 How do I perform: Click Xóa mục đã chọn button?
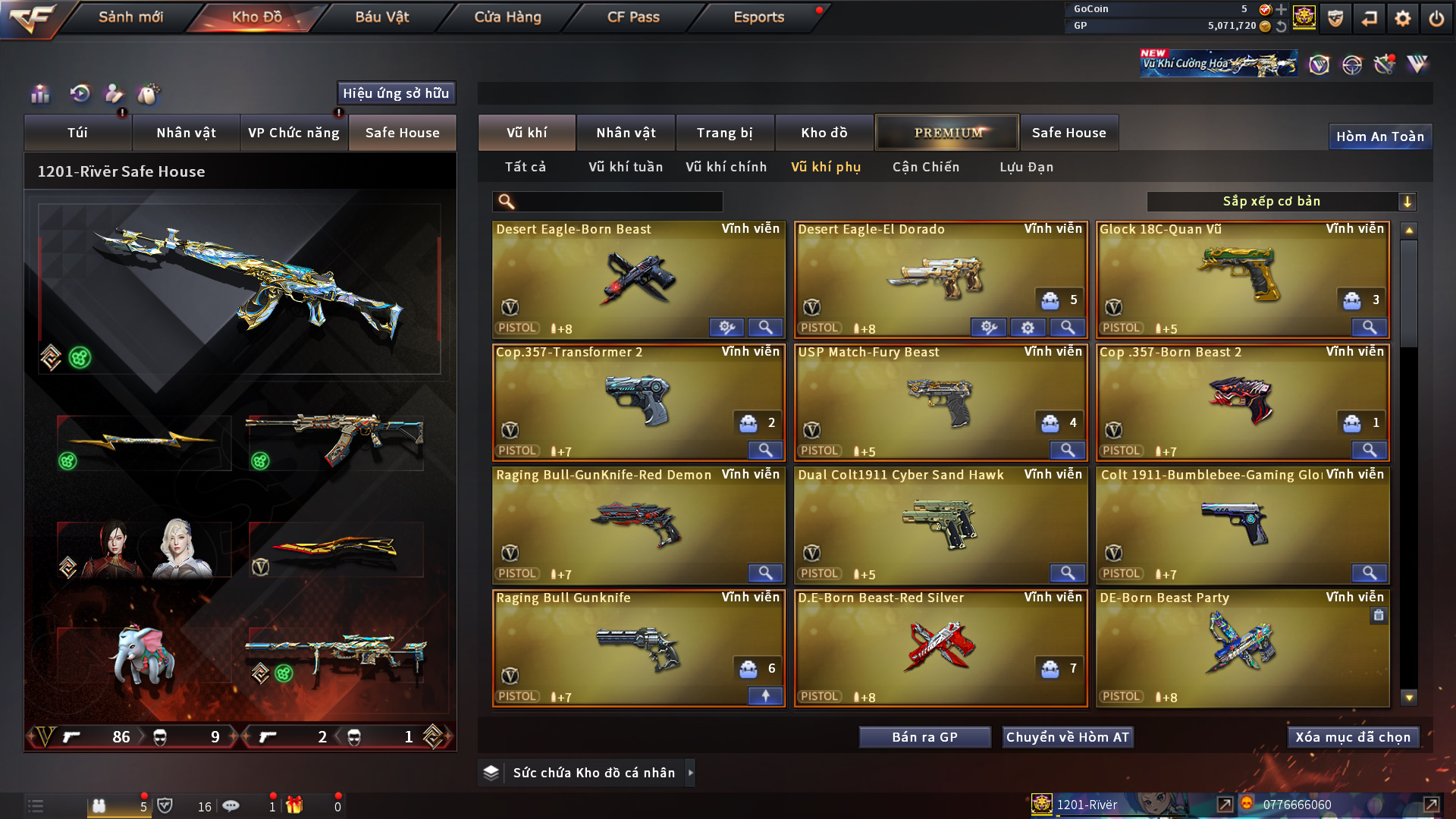coord(1352,737)
